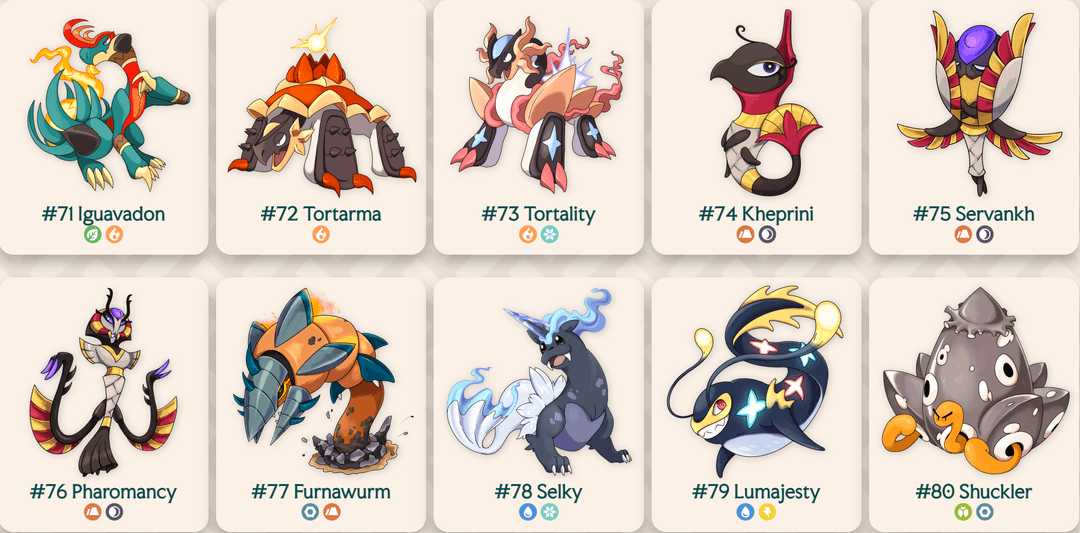Select the ground type icon under Pharomancy
This screenshot has width=1080, height=533.
[x=93, y=512]
